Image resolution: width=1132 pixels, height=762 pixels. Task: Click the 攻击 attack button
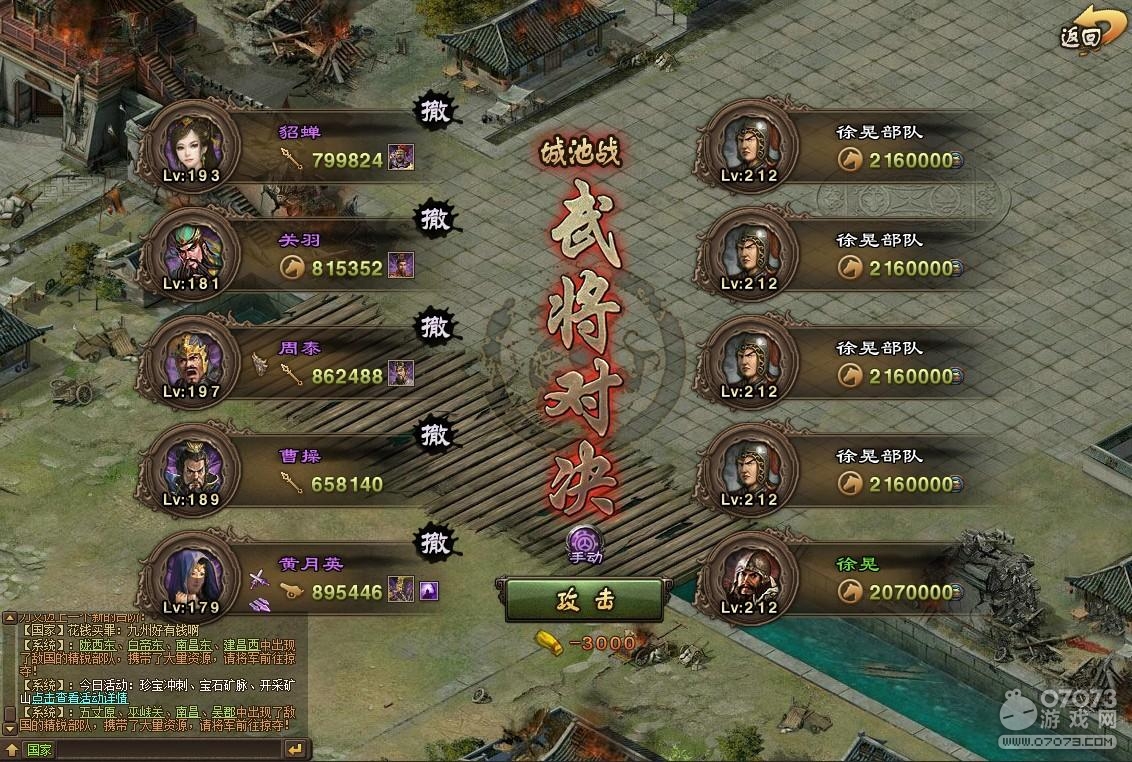pyautogui.click(x=583, y=600)
